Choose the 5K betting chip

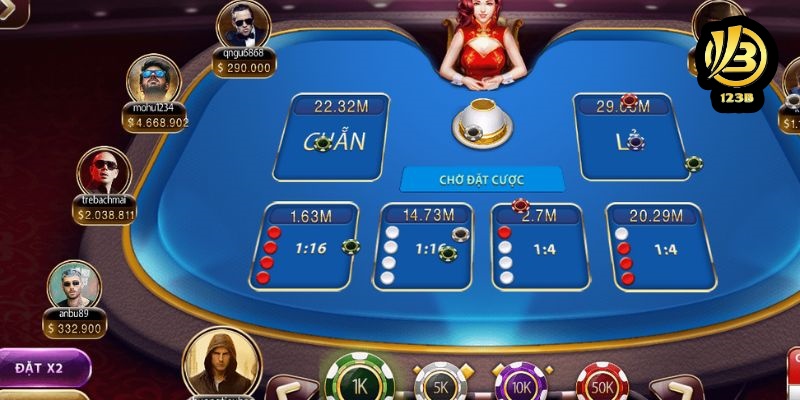pyautogui.click(x=438, y=384)
